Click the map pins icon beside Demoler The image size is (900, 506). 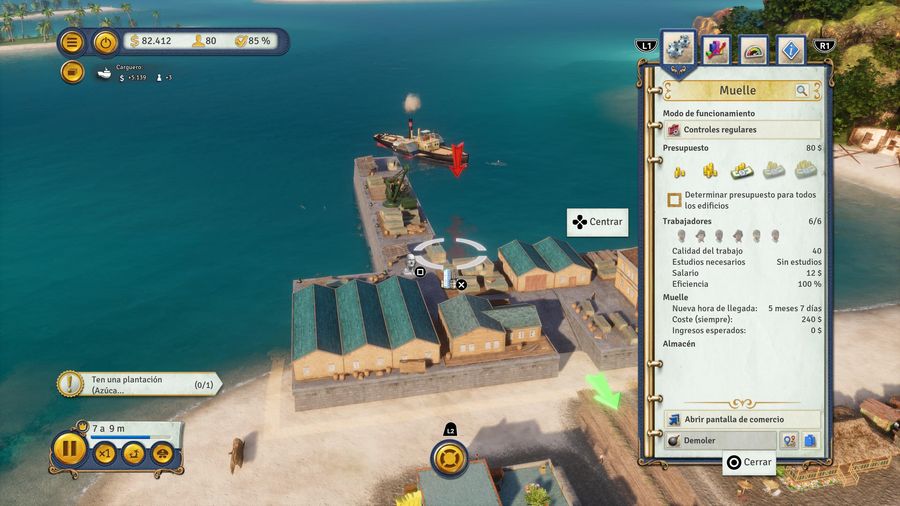789,440
